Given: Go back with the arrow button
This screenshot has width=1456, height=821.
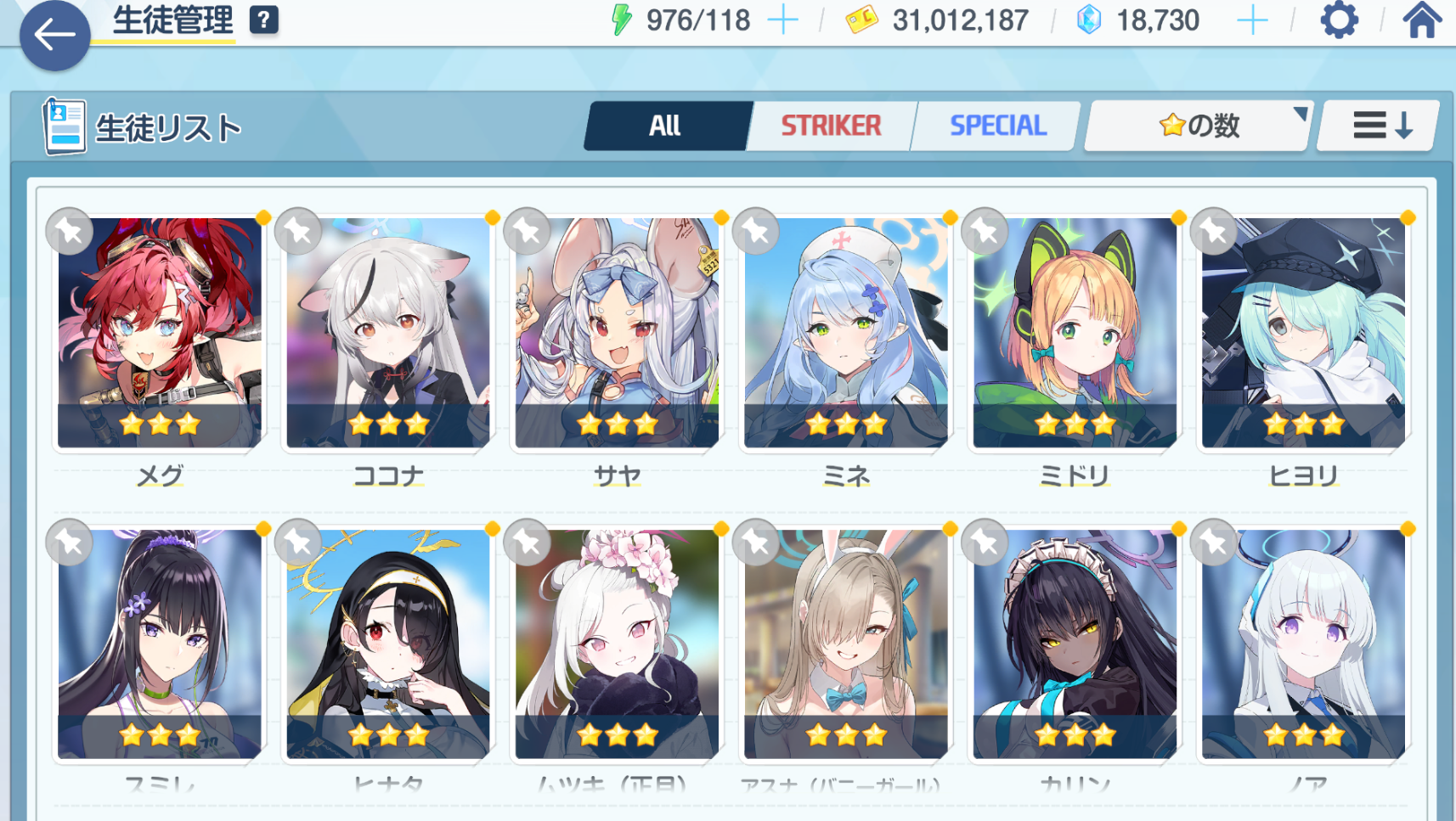Looking at the screenshot, I should (54, 36).
